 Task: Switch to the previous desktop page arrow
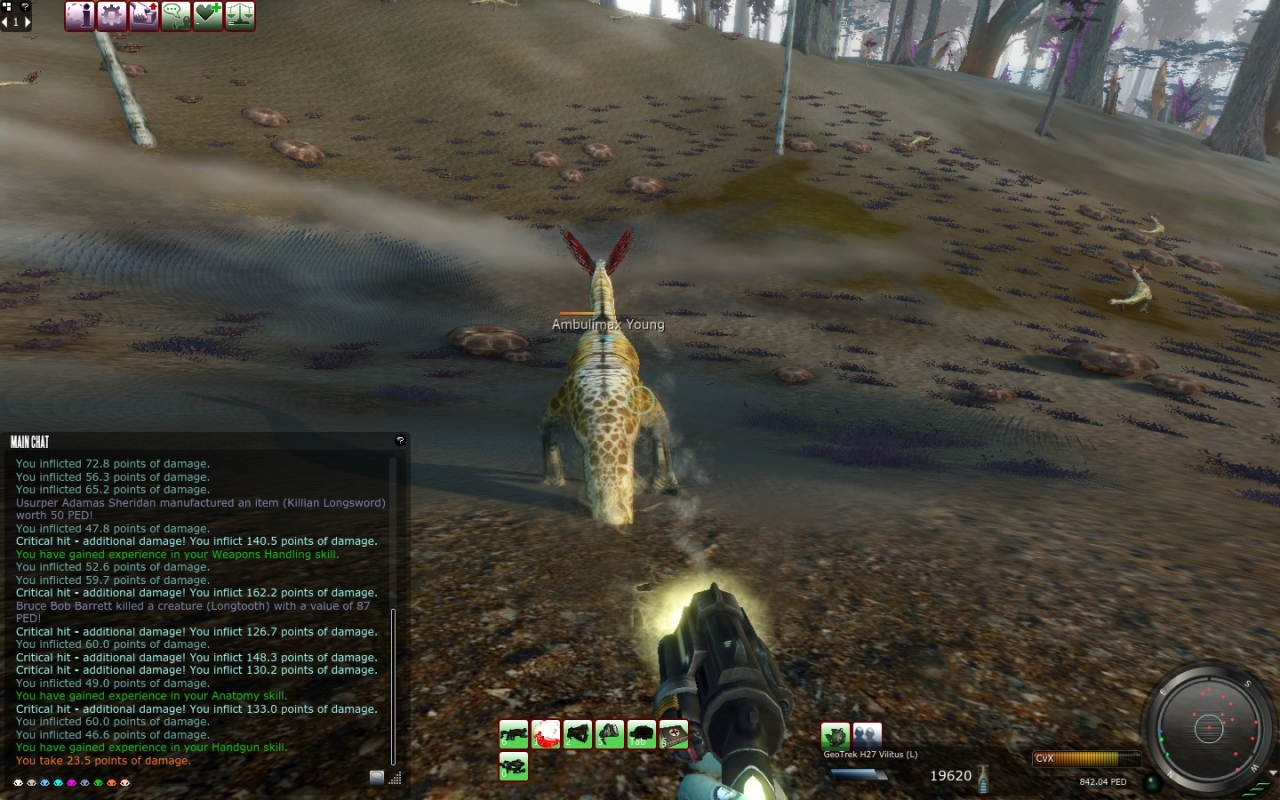[x=5, y=21]
